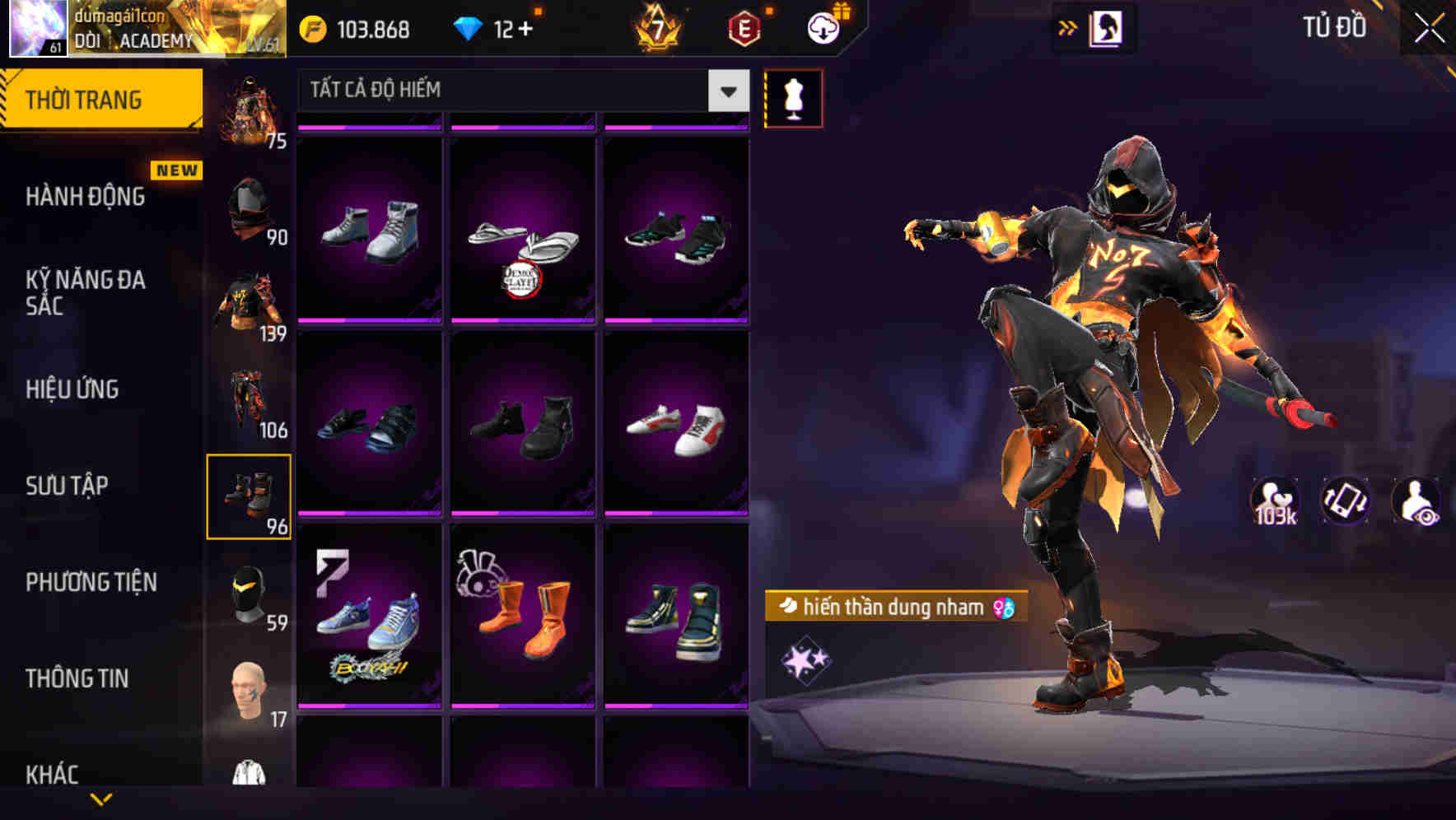This screenshot has height=820, width=1456.
Task: Open the HÀNH ĐỘNG menu with NEW badge
Action: point(85,196)
